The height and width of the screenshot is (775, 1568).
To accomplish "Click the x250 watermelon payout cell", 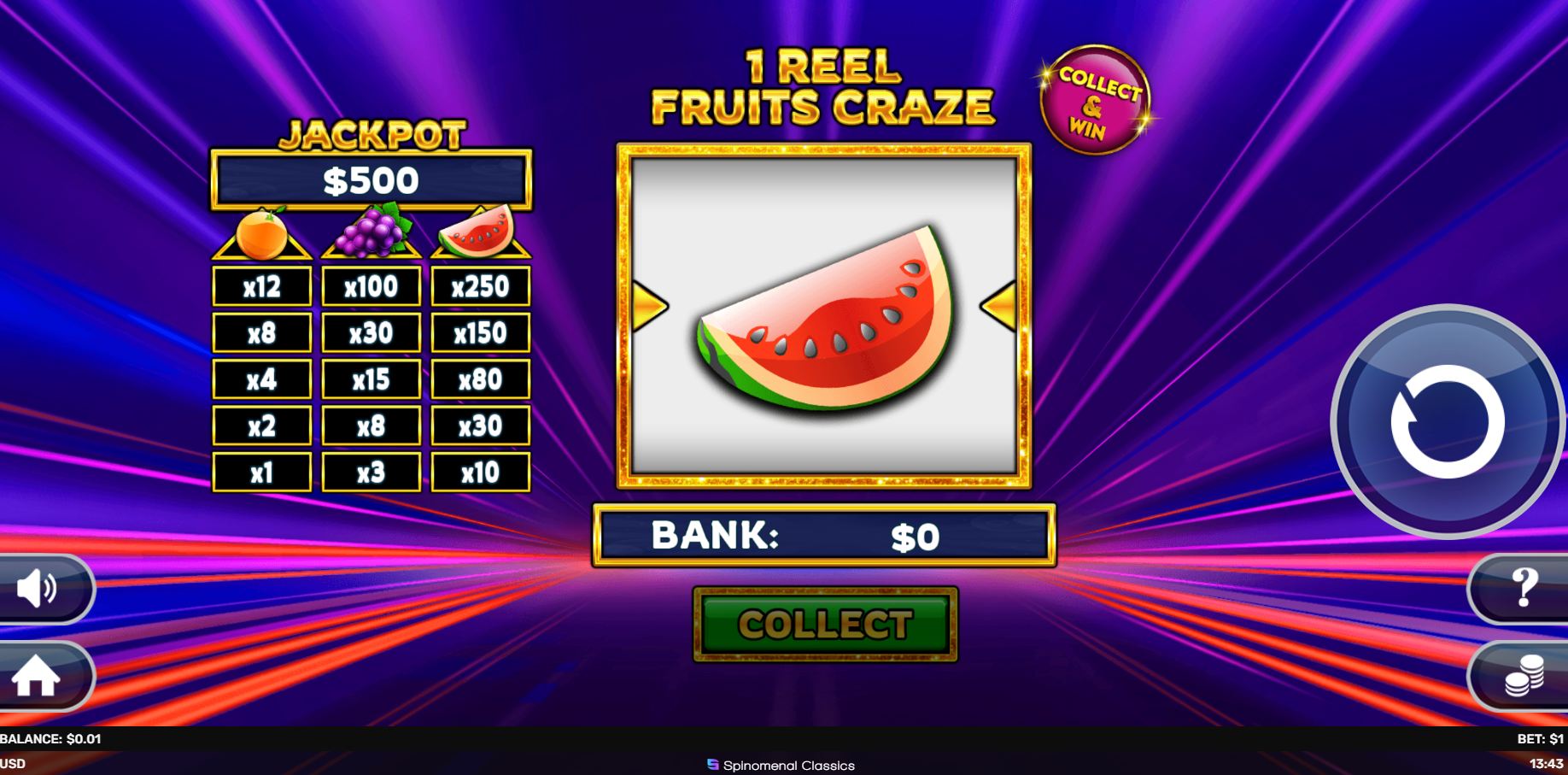I will (479, 285).
